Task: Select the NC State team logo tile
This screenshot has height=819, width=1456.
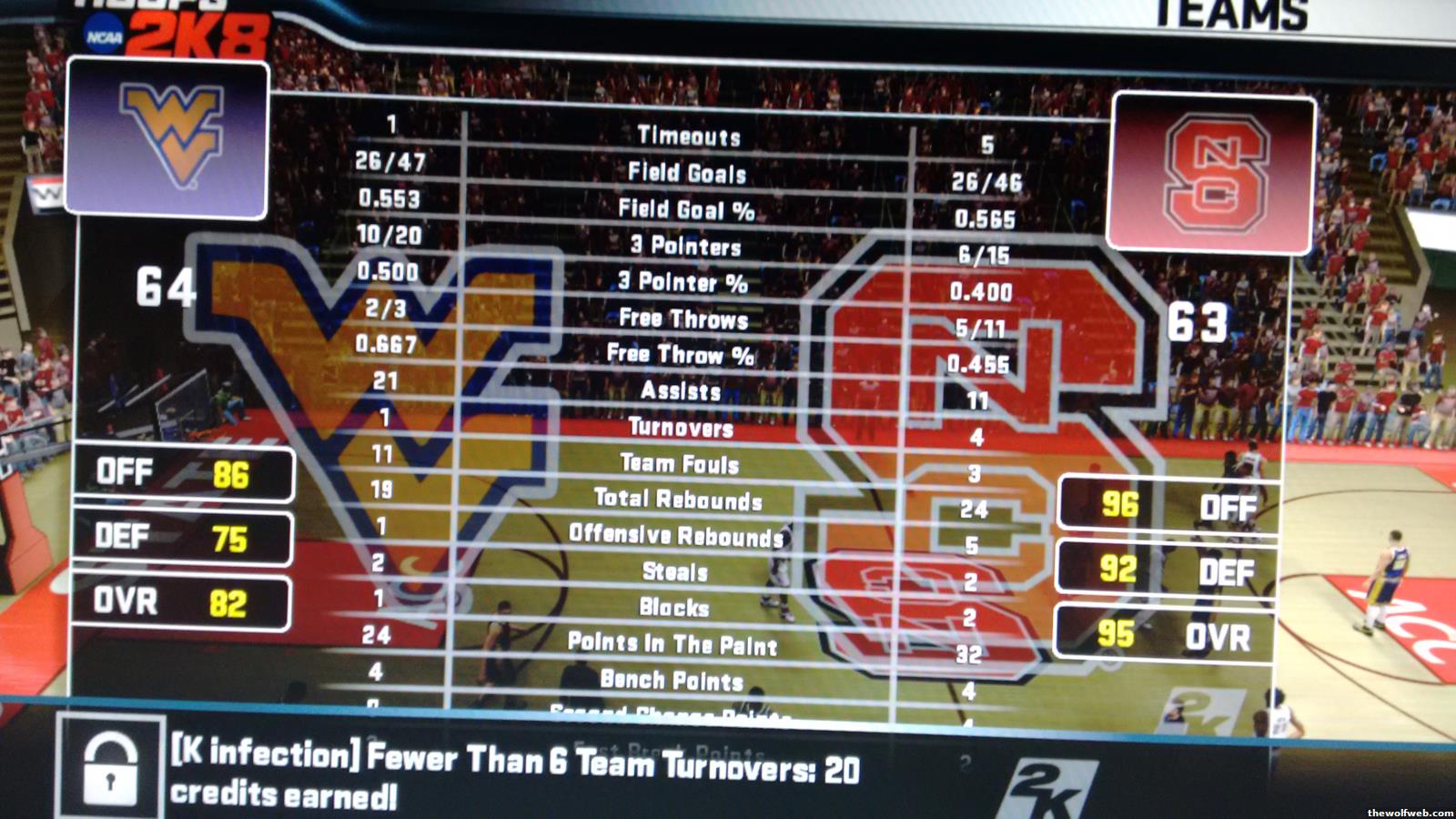Action: coord(1212,173)
